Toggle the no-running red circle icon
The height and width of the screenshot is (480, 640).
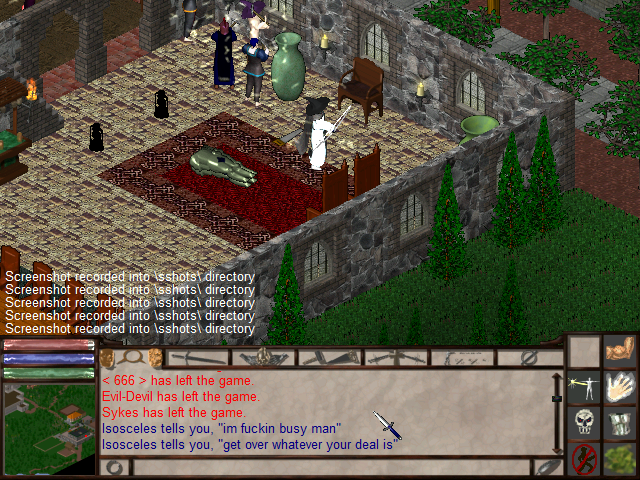click(584, 459)
